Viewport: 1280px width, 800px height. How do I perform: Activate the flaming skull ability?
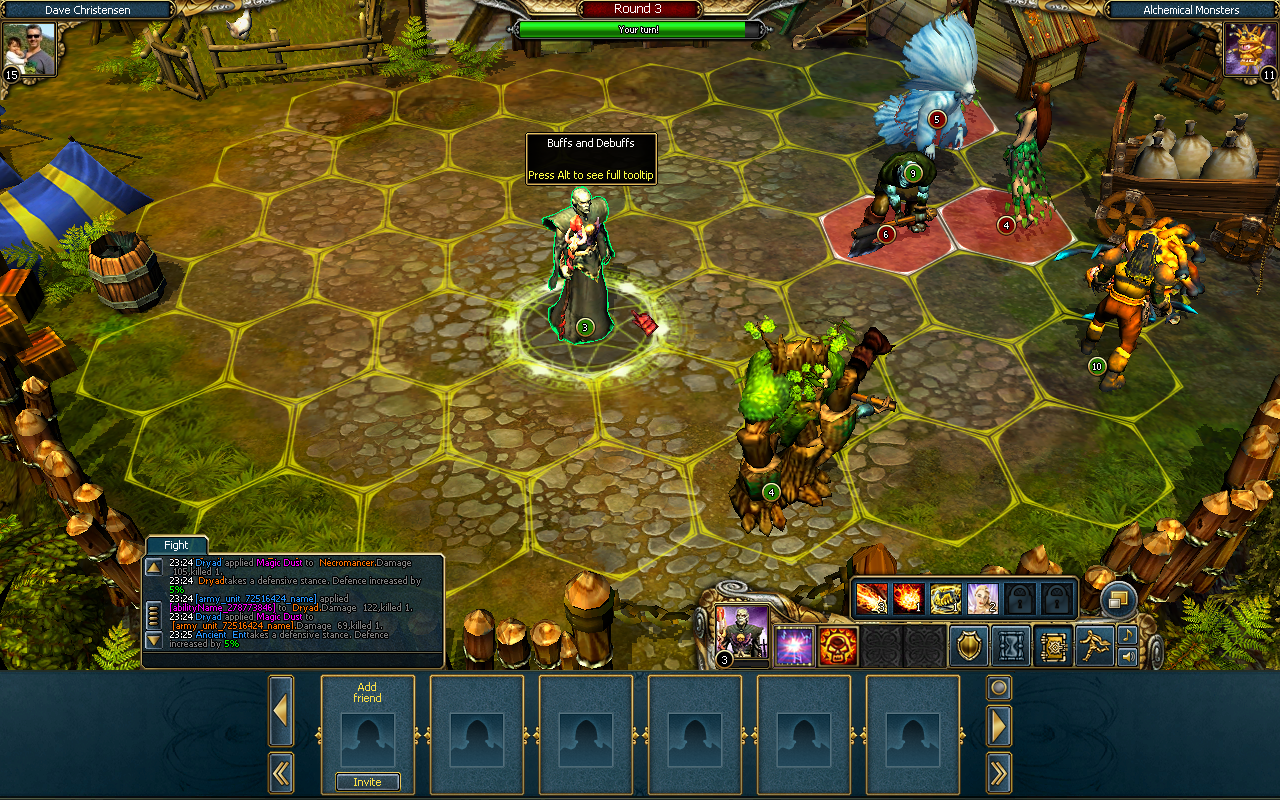(838, 646)
